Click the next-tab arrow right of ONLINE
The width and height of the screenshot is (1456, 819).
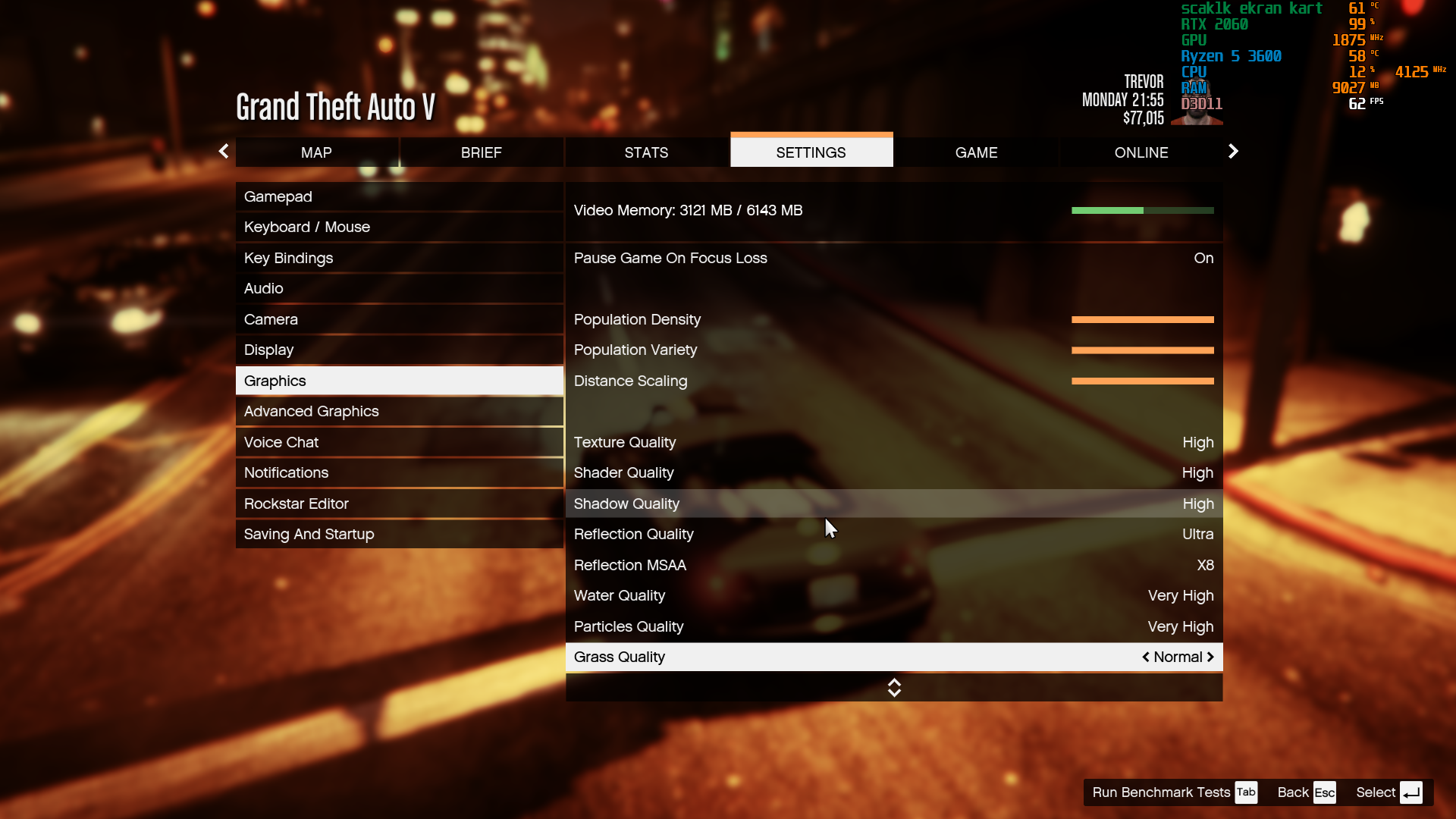tap(1233, 152)
